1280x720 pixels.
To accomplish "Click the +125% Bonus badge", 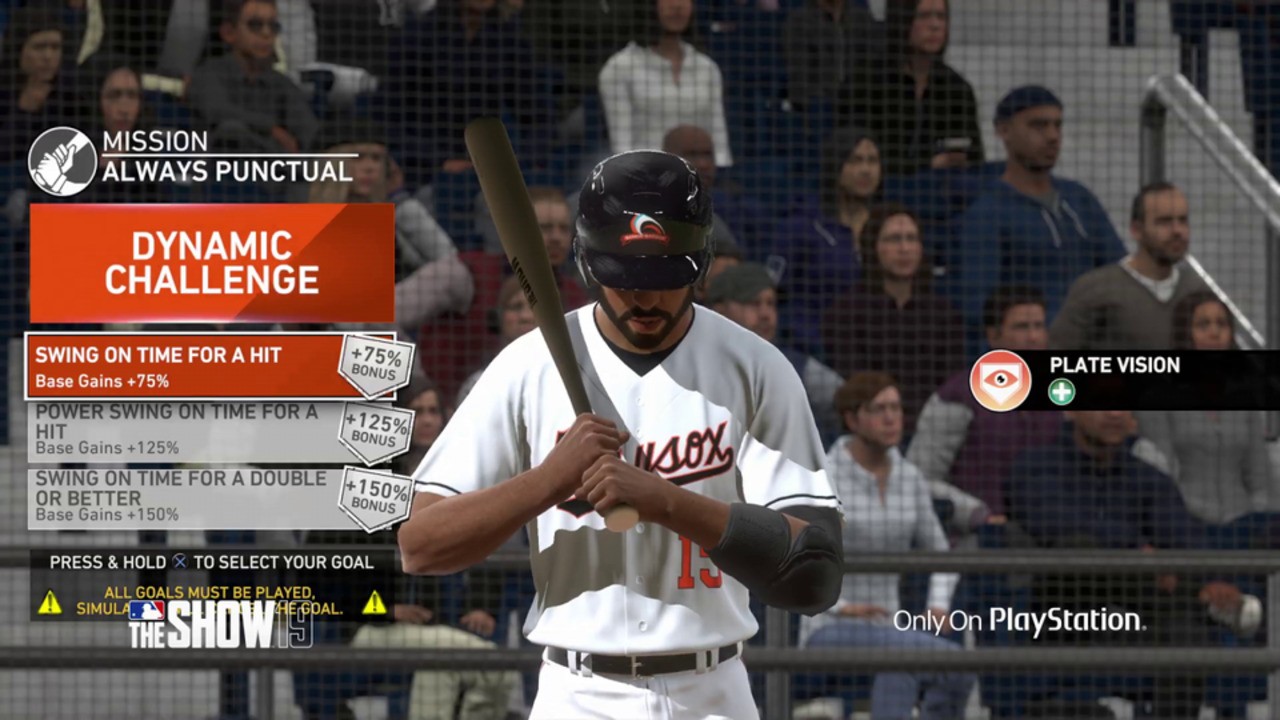I will (x=376, y=432).
